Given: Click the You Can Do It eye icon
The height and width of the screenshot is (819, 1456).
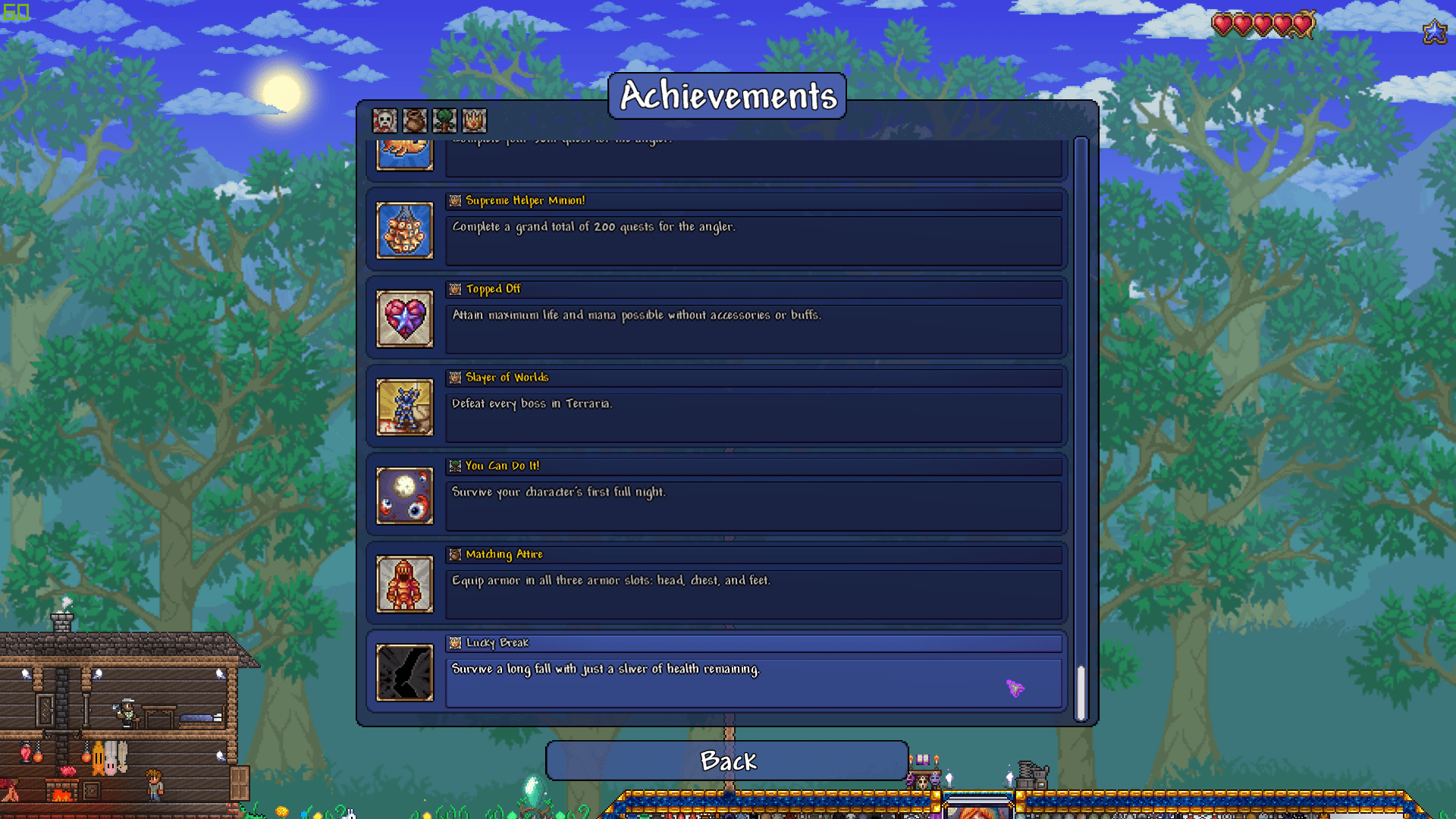Looking at the screenshot, I should (404, 496).
